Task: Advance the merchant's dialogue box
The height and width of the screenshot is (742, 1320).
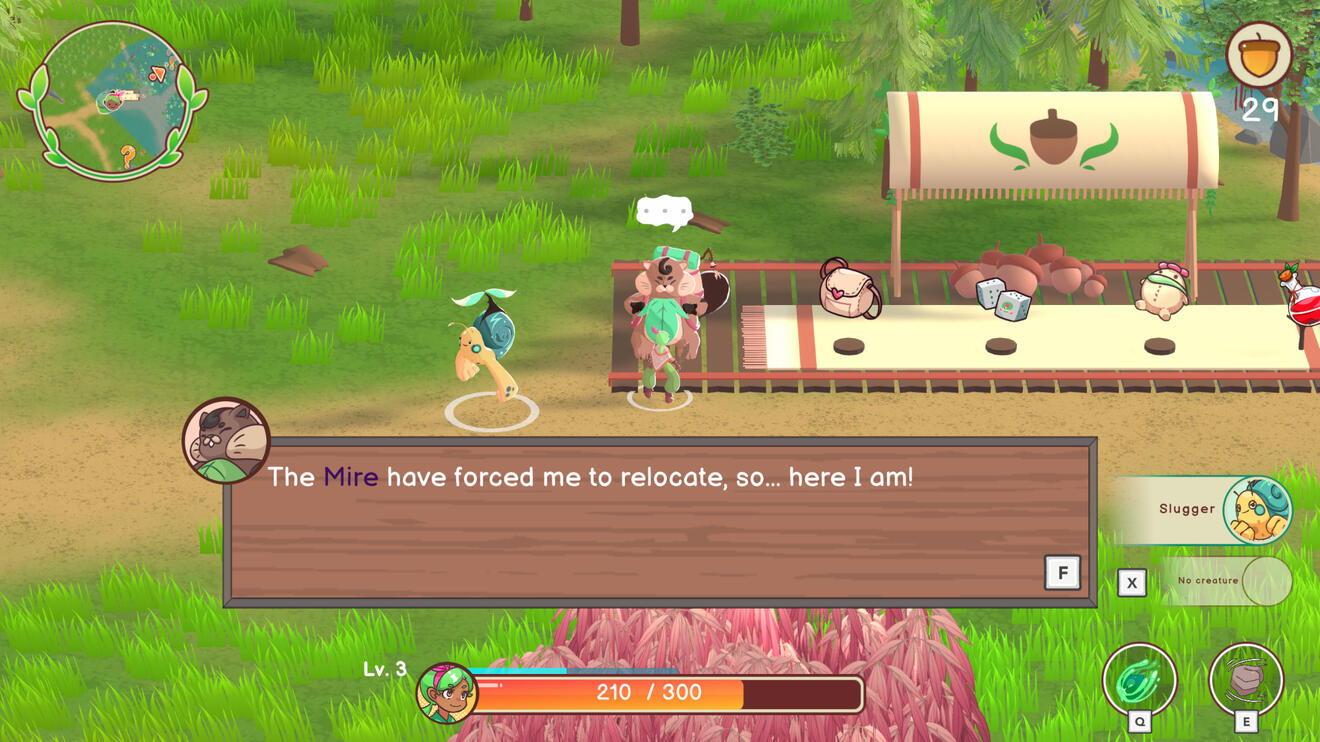Action: tap(1062, 573)
